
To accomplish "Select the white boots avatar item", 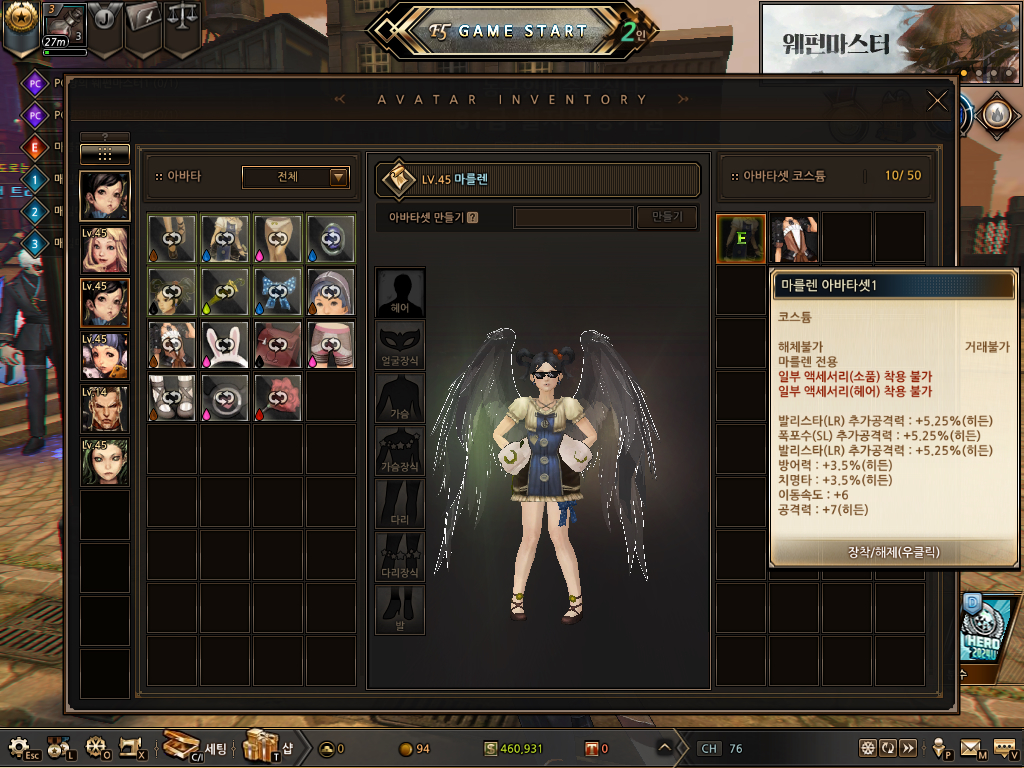I will 172,395.
